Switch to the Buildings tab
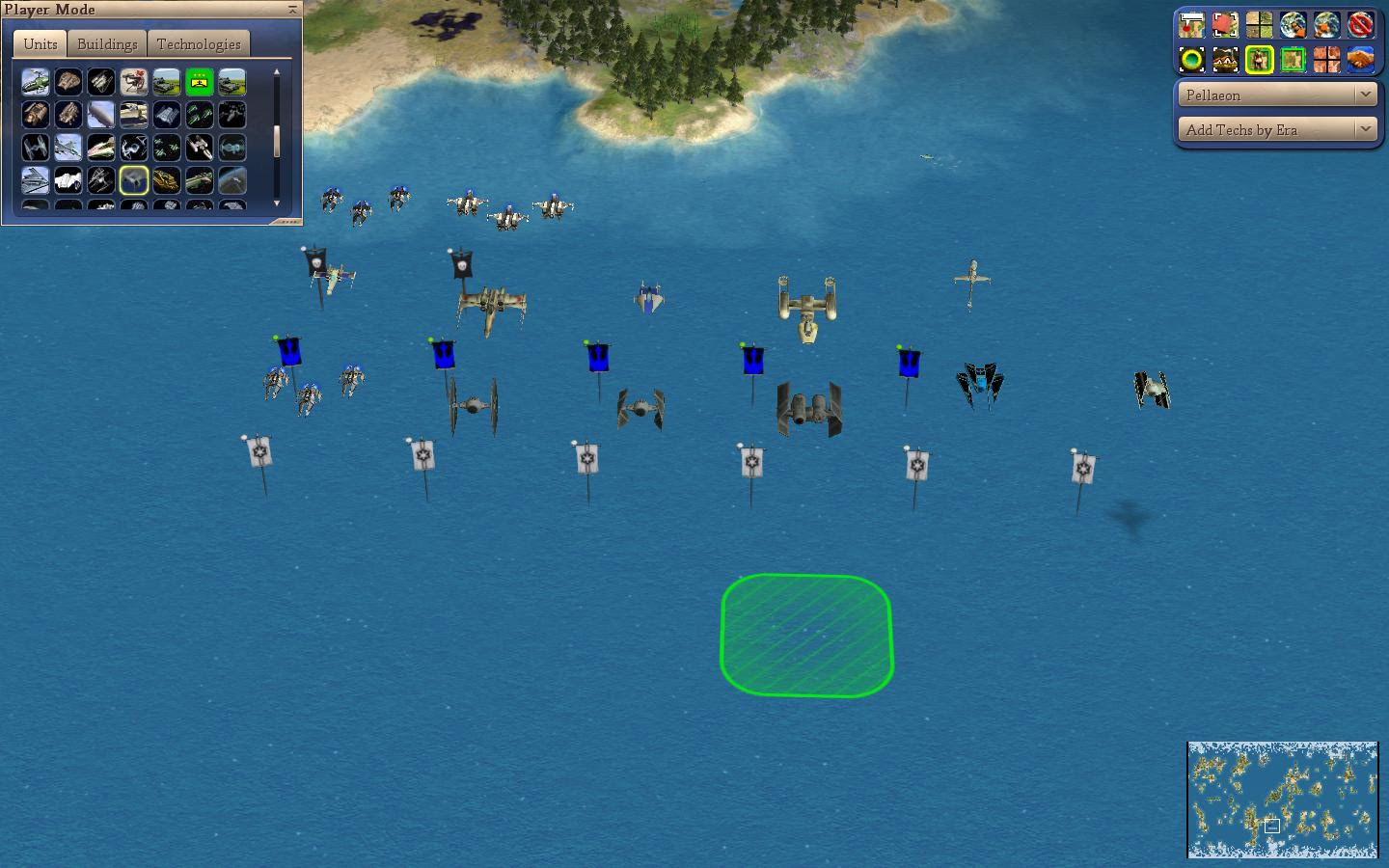The image size is (1389, 868). coord(106,43)
